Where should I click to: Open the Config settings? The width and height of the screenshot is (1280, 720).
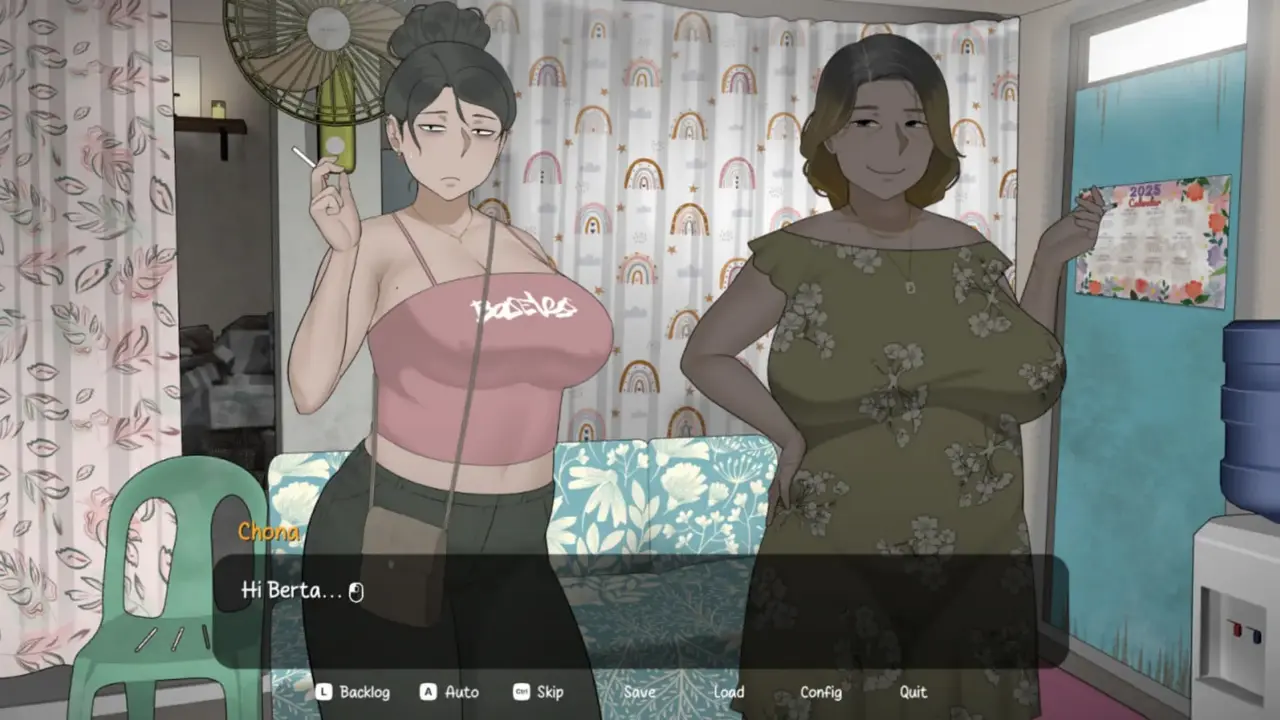[820, 692]
